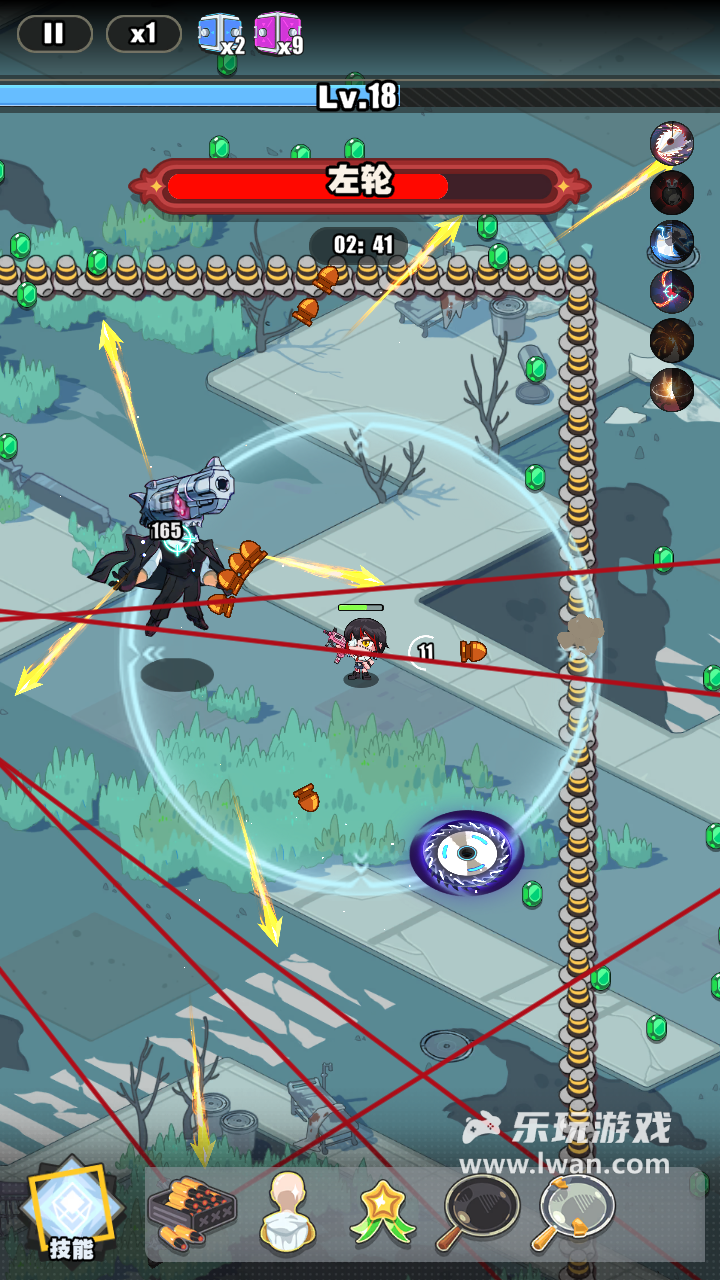Tap the dark red bomb skill icon

pos(672,193)
